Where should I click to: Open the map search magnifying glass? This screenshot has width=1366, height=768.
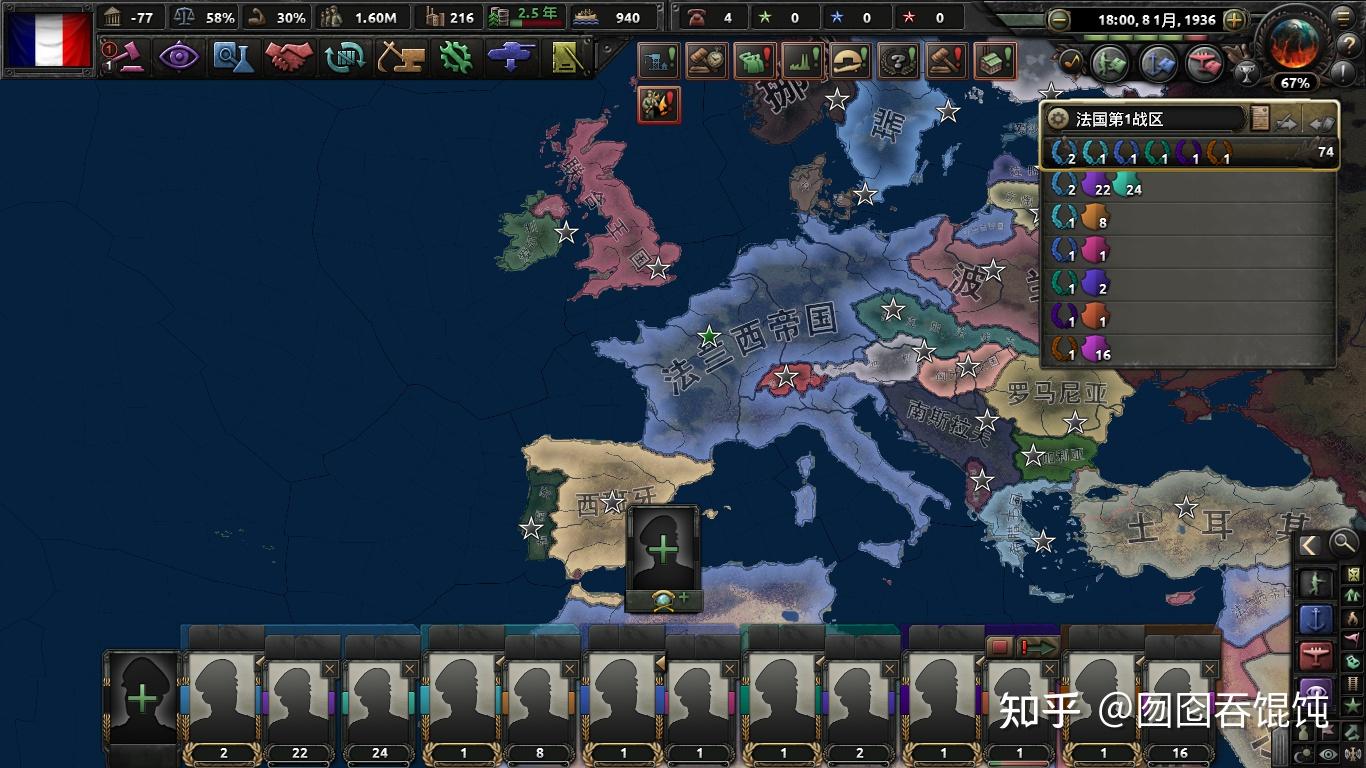(x=1344, y=543)
